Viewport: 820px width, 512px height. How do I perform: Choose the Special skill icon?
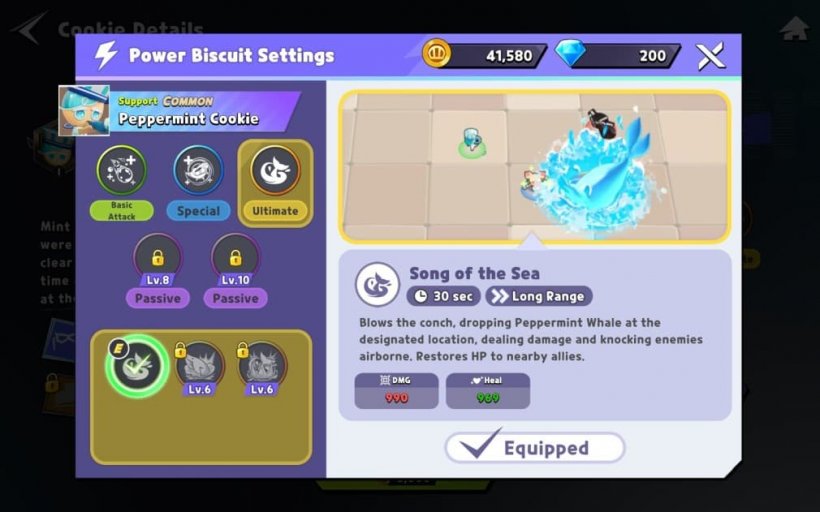(198, 172)
